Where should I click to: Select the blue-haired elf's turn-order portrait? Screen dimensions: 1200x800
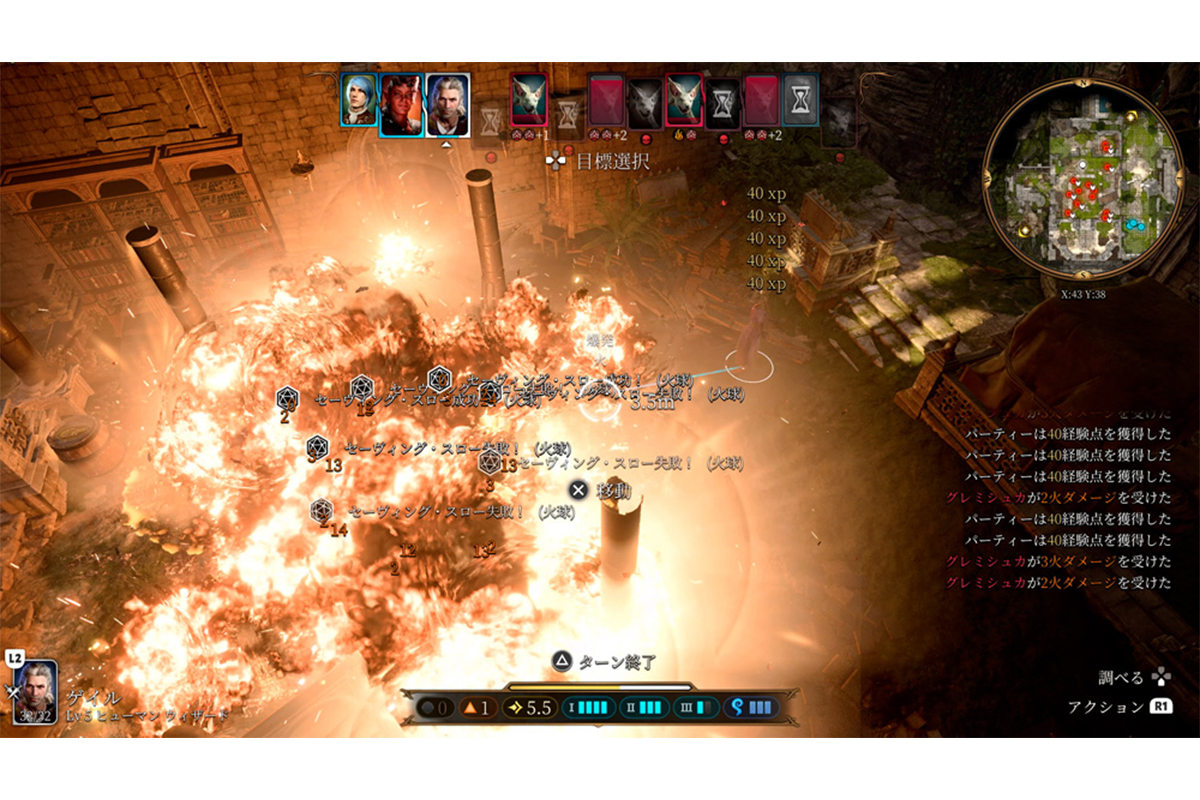pyautogui.click(x=358, y=100)
